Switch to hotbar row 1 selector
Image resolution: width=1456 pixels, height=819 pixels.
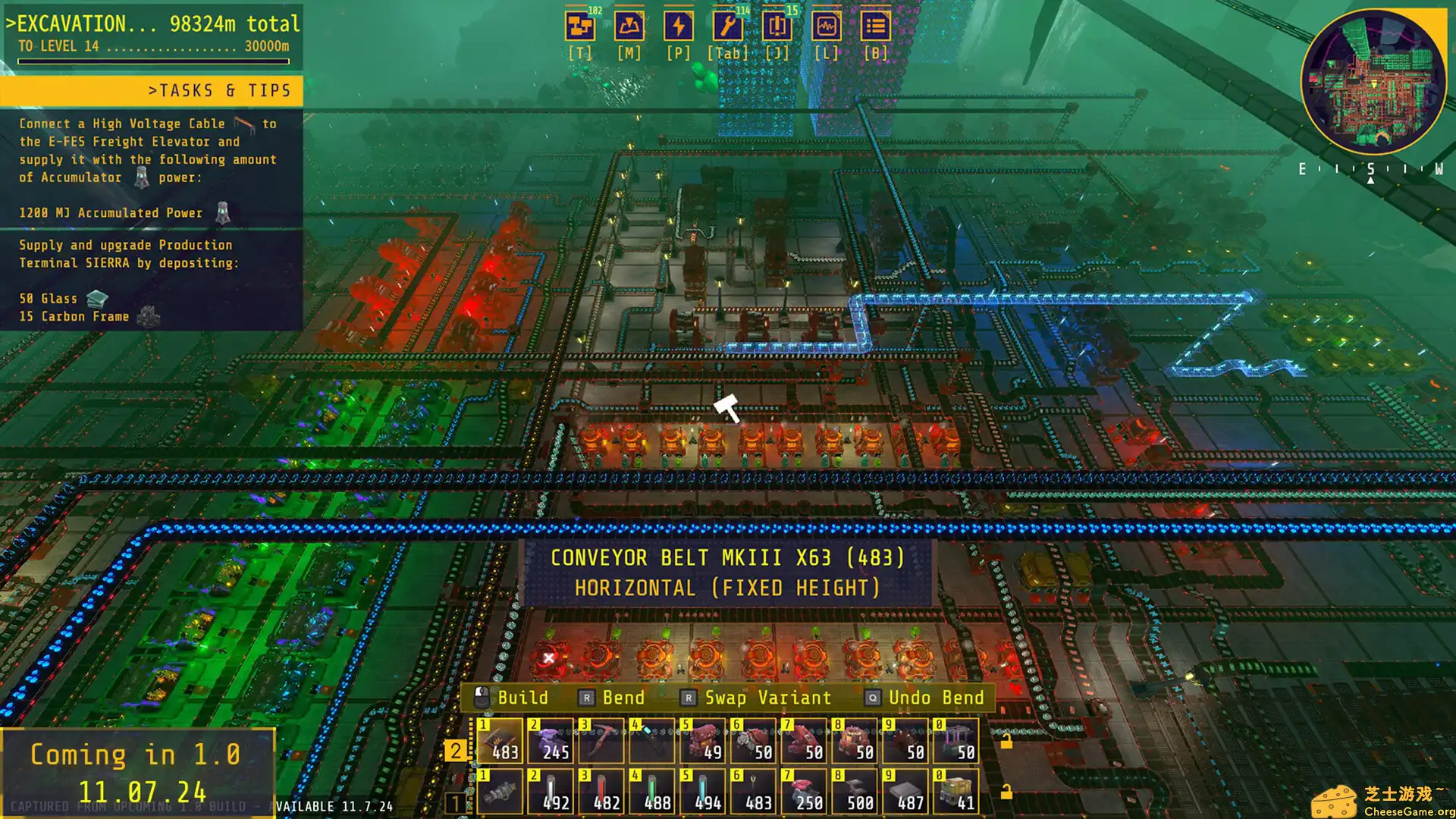click(455, 802)
